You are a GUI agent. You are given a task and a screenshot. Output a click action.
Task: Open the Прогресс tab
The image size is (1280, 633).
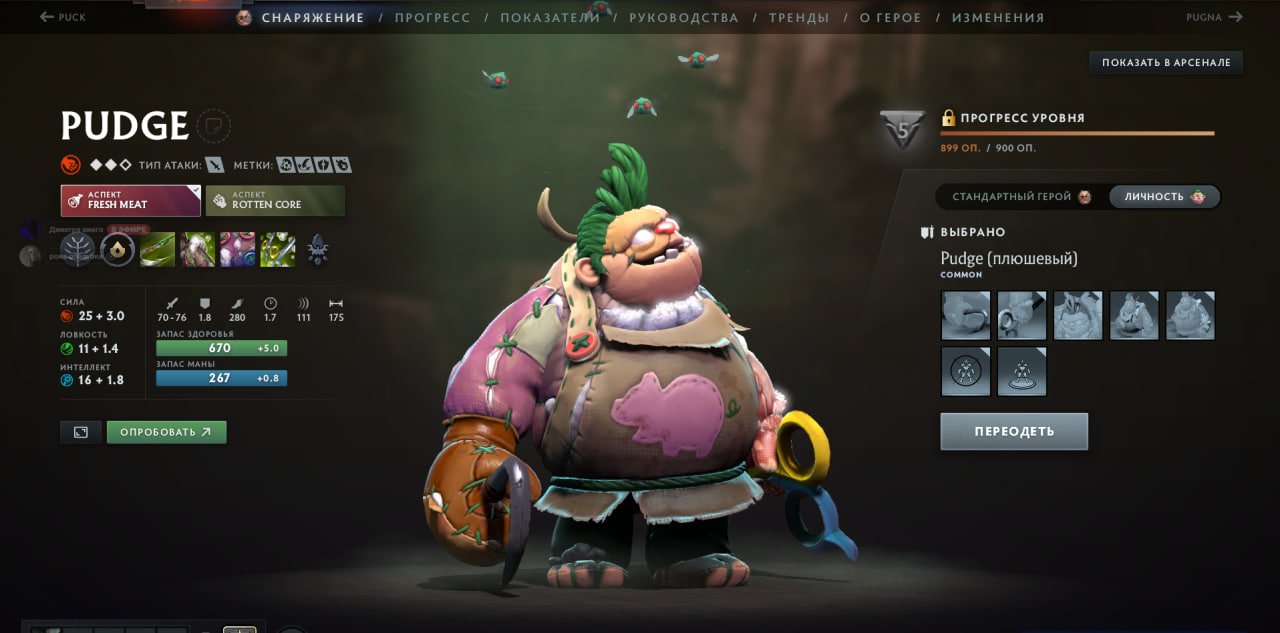click(x=432, y=18)
